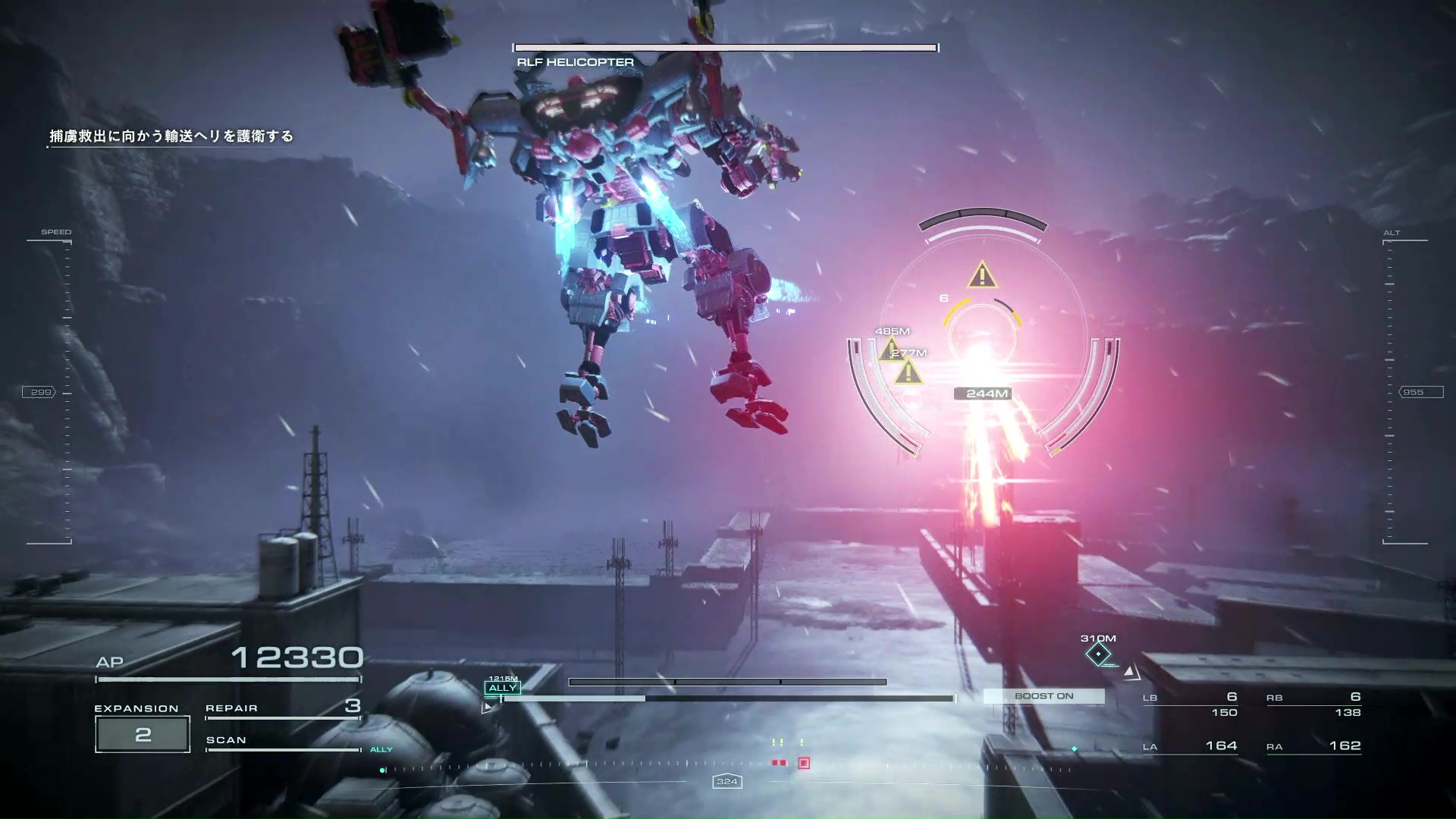Select the 324 compass heading box
The image size is (1456, 819).
coord(726,781)
